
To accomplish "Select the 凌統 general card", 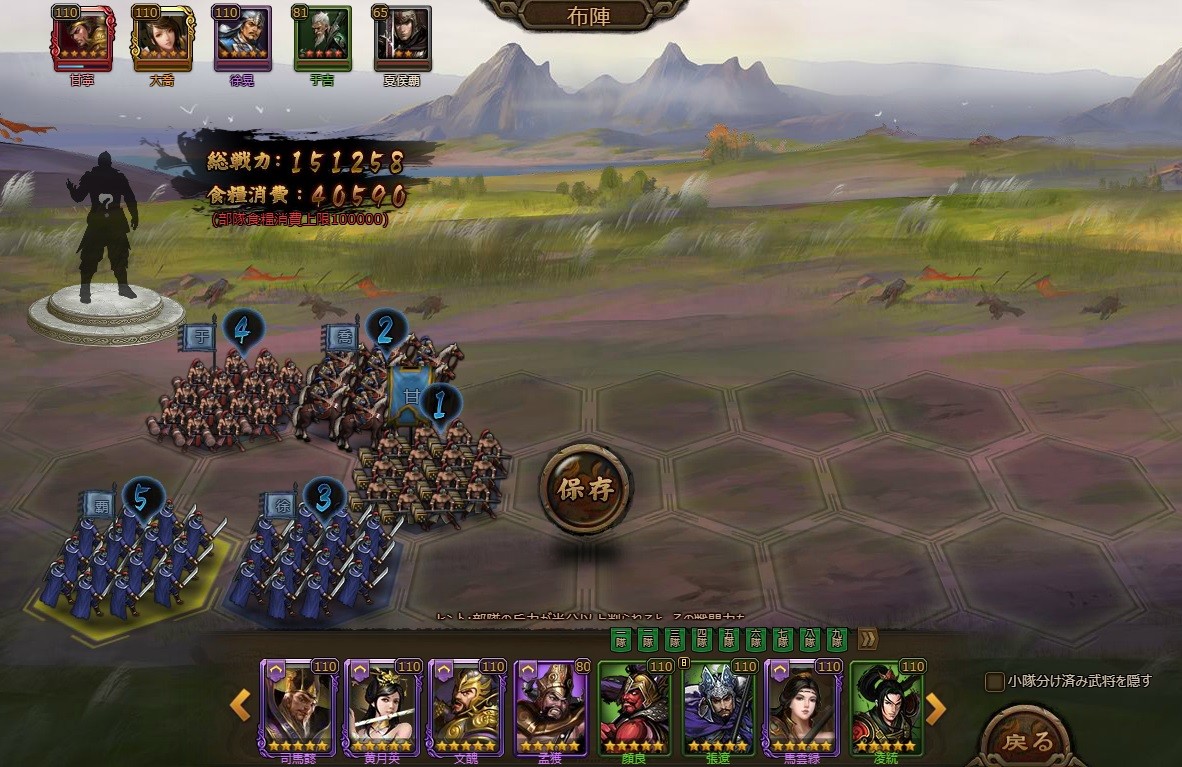I will point(886,706).
